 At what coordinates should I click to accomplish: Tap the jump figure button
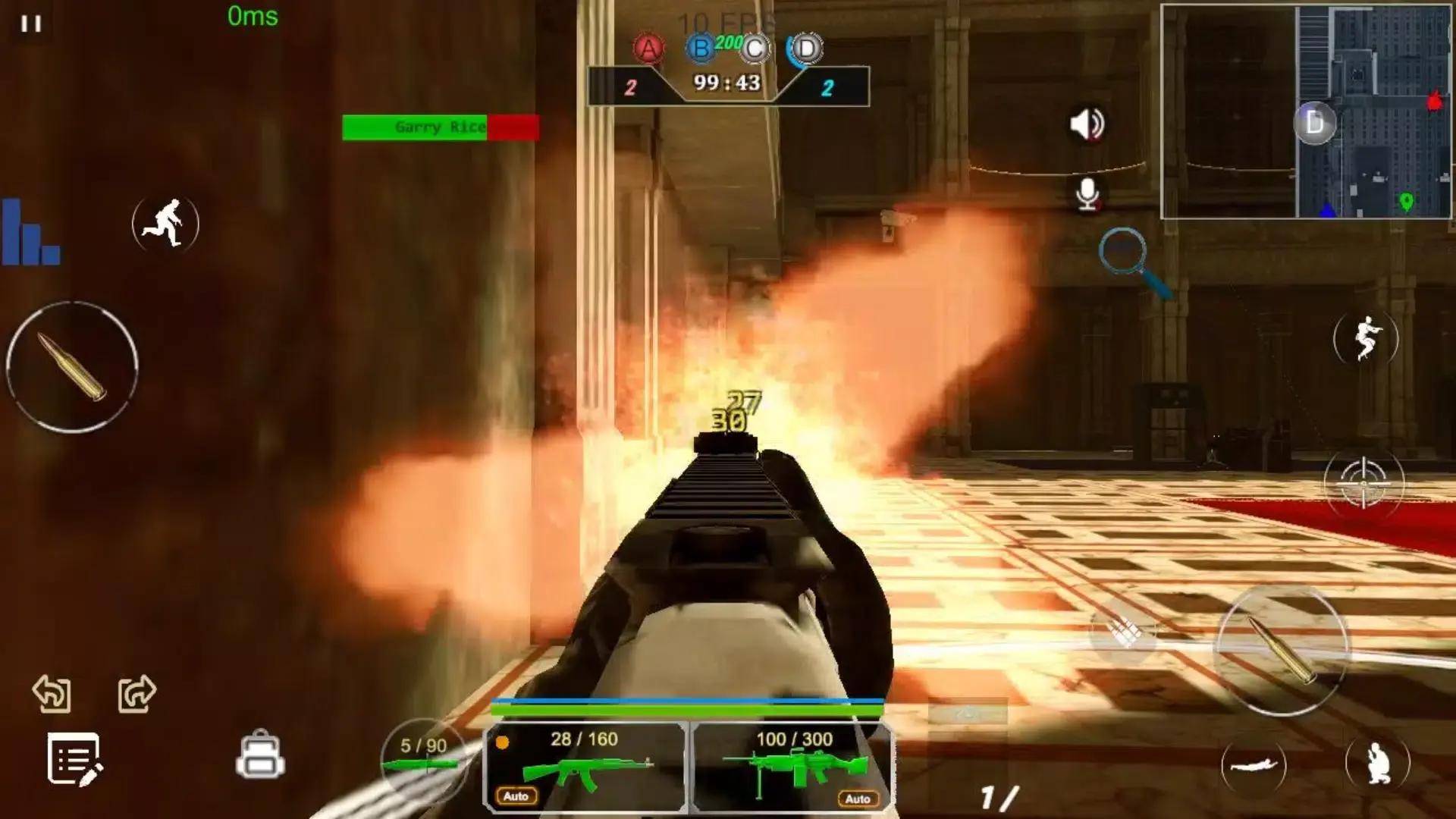pos(1366,338)
